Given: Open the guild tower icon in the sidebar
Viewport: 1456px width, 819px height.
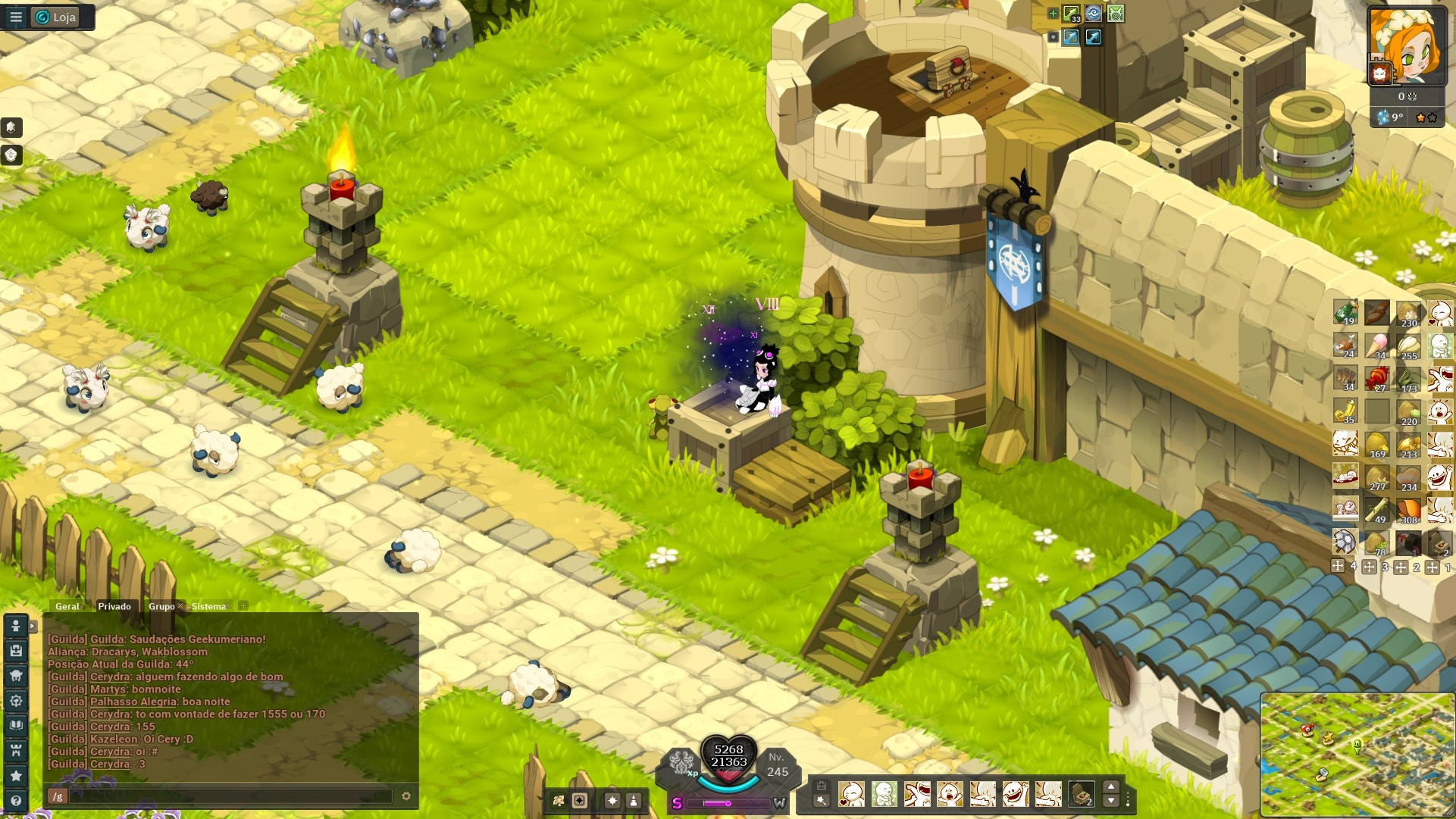Looking at the screenshot, I should (15, 749).
